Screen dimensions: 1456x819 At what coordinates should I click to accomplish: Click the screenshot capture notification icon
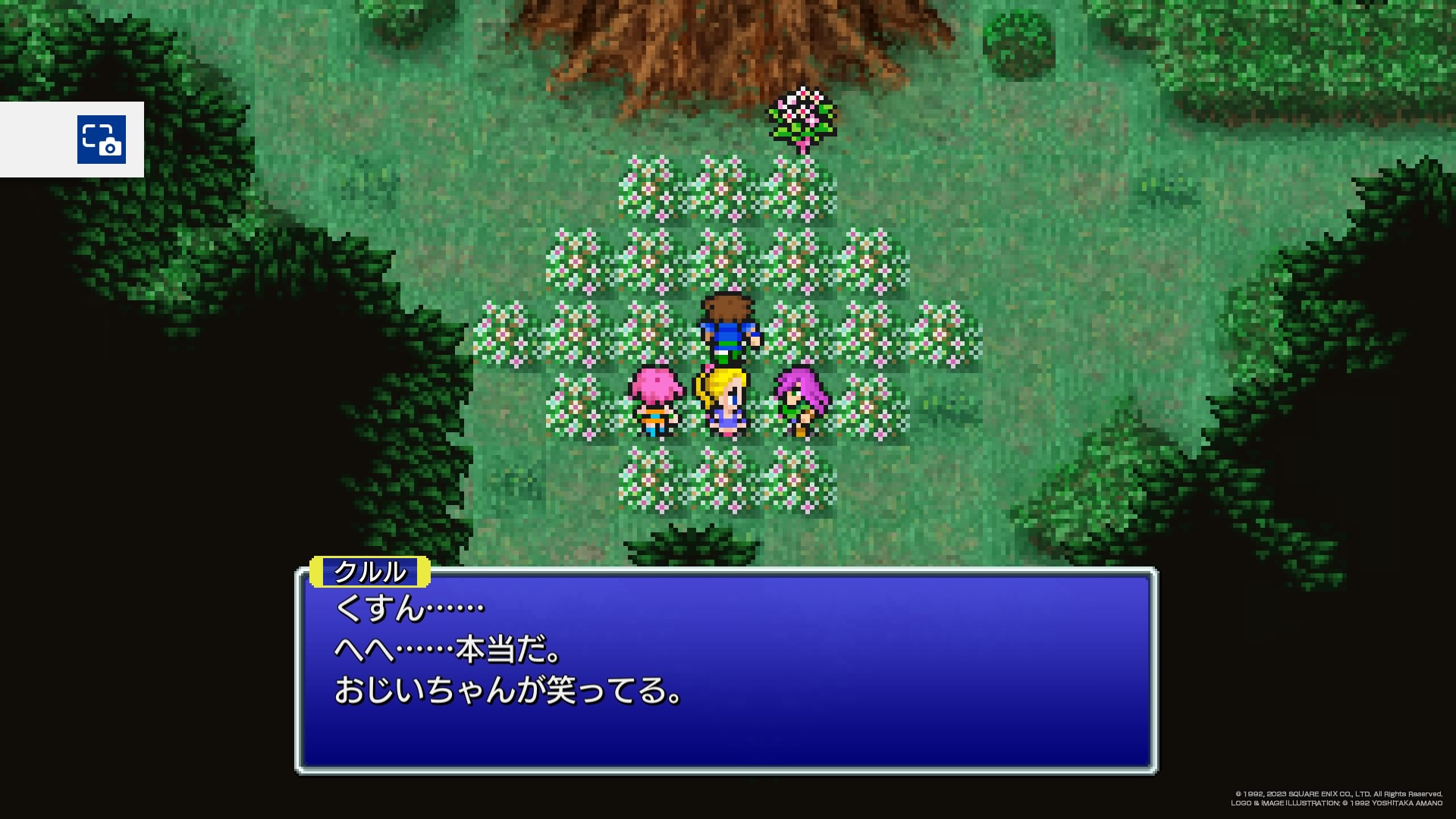[x=101, y=140]
